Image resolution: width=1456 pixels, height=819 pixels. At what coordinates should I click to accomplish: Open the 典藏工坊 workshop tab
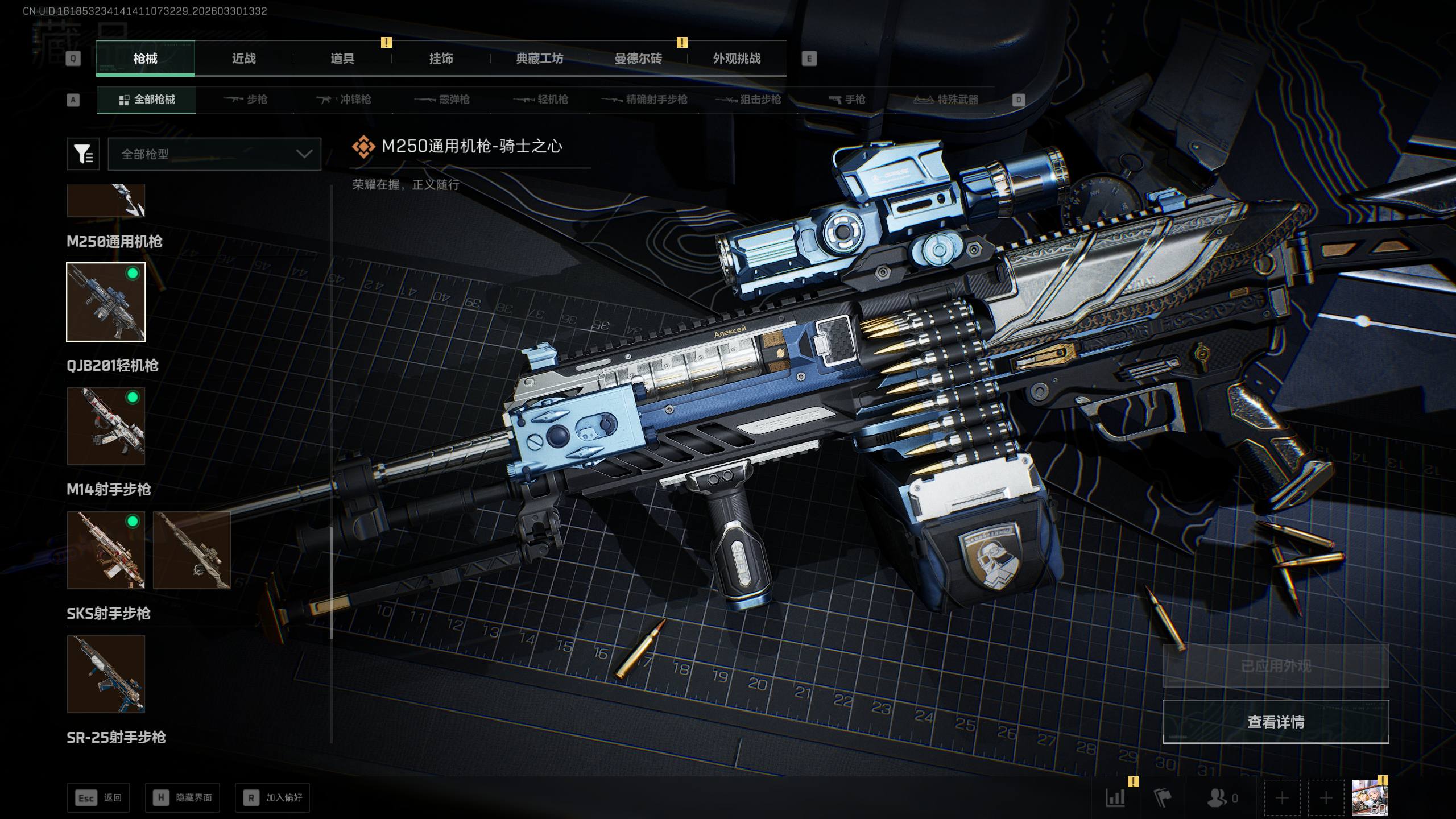coord(539,59)
